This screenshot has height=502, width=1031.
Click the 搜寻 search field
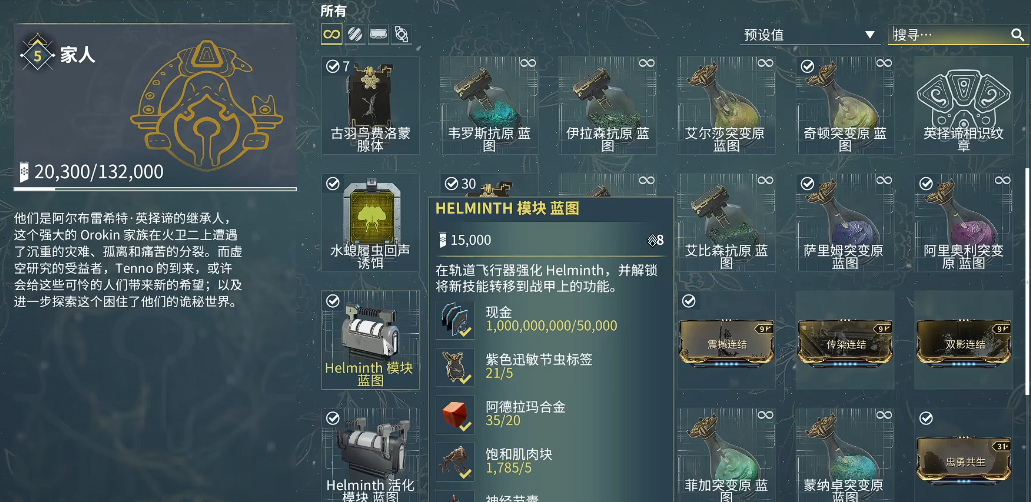tap(950, 35)
